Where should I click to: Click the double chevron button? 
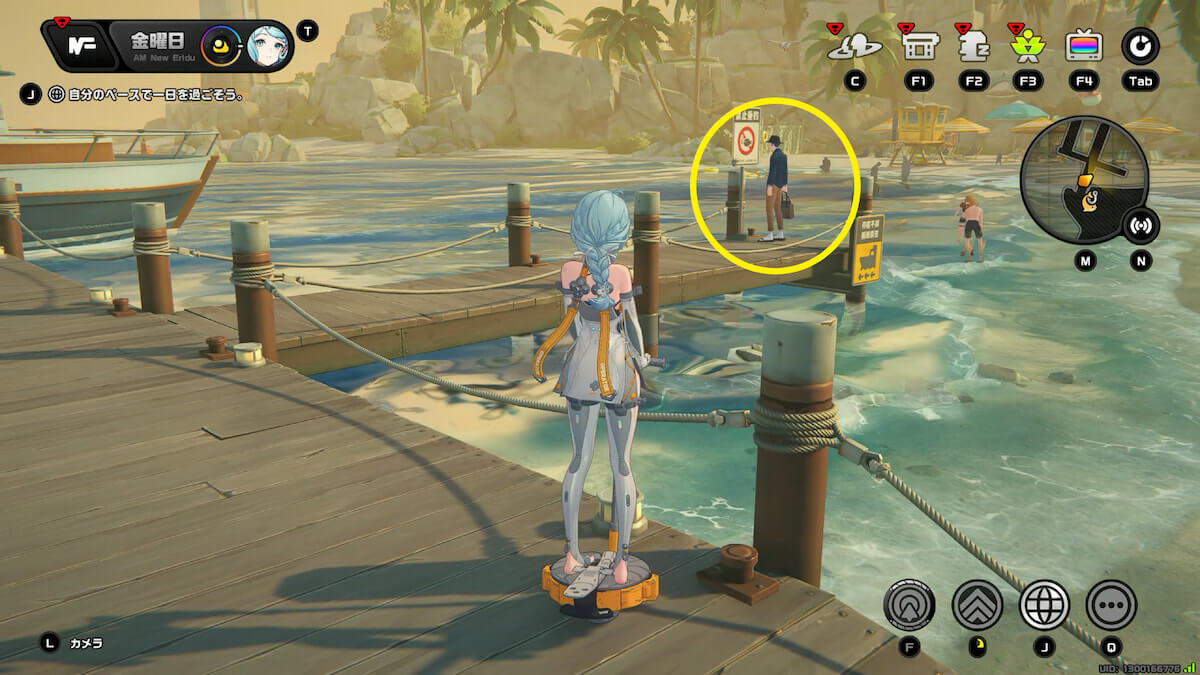pos(977,604)
